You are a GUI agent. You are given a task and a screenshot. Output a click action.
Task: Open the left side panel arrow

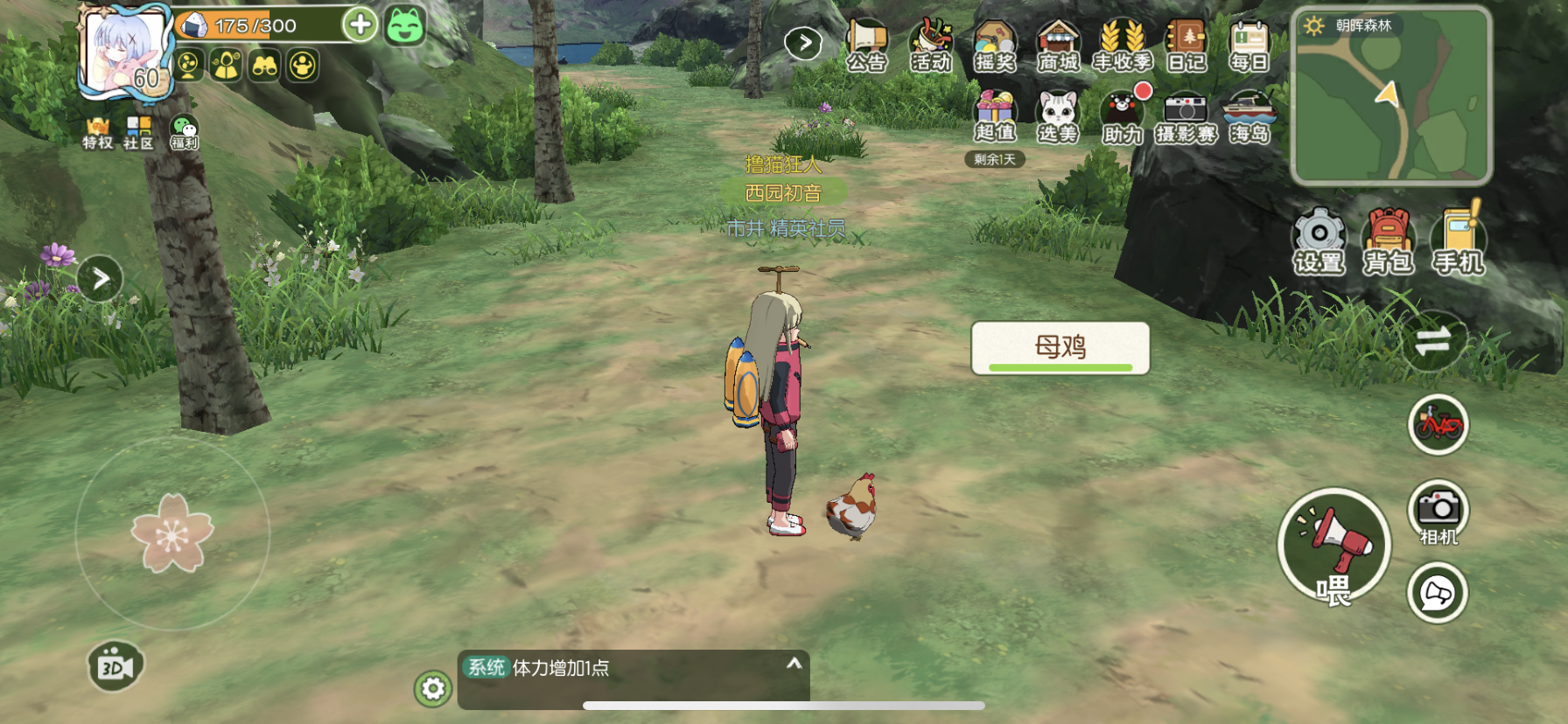click(99, 275)
